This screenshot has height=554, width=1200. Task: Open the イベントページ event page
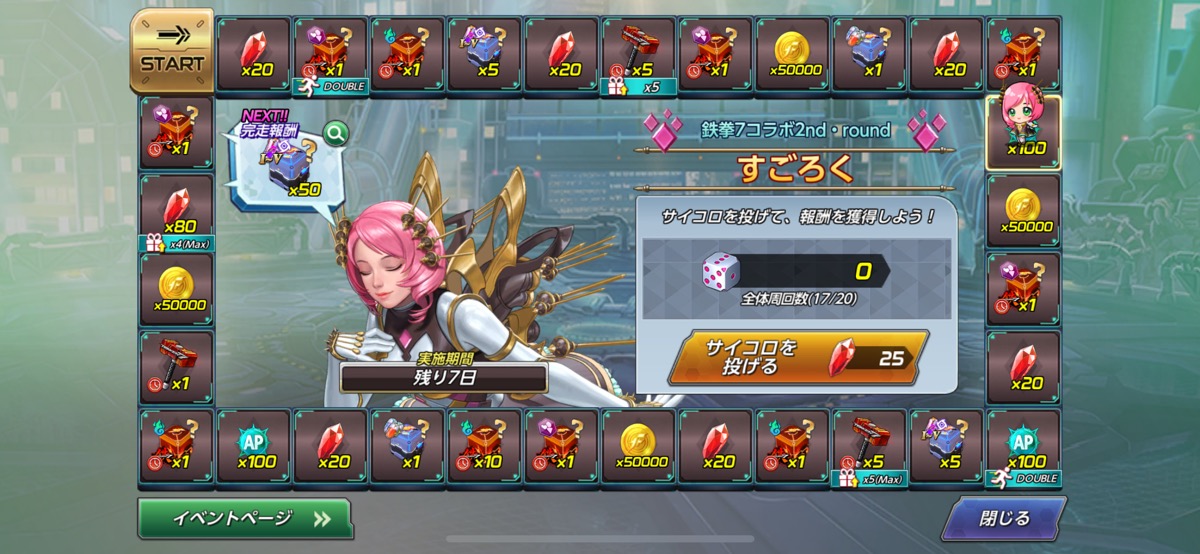click(x=245, y=518)
